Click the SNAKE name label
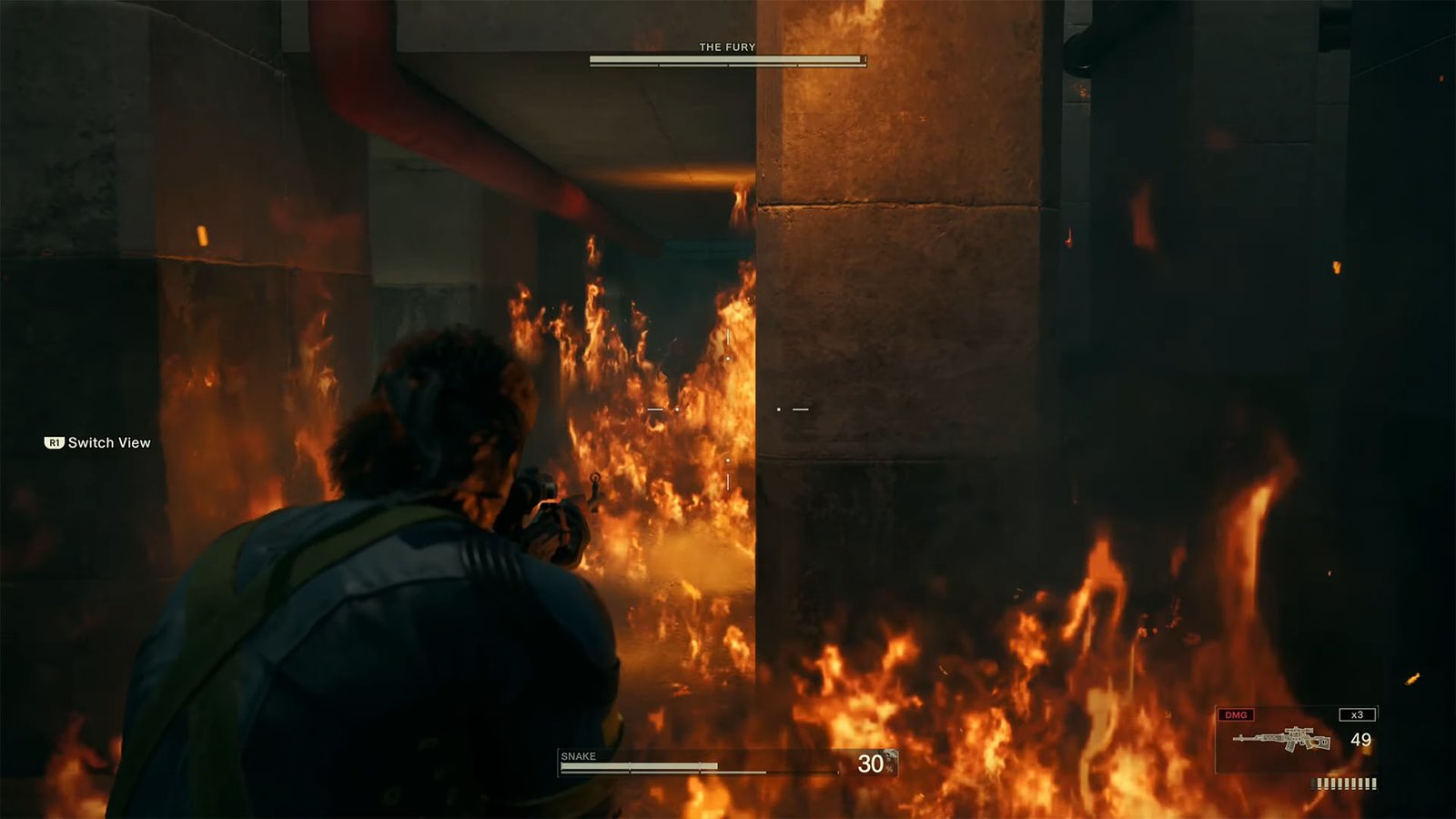1456x819 pixels. point(579,755)
